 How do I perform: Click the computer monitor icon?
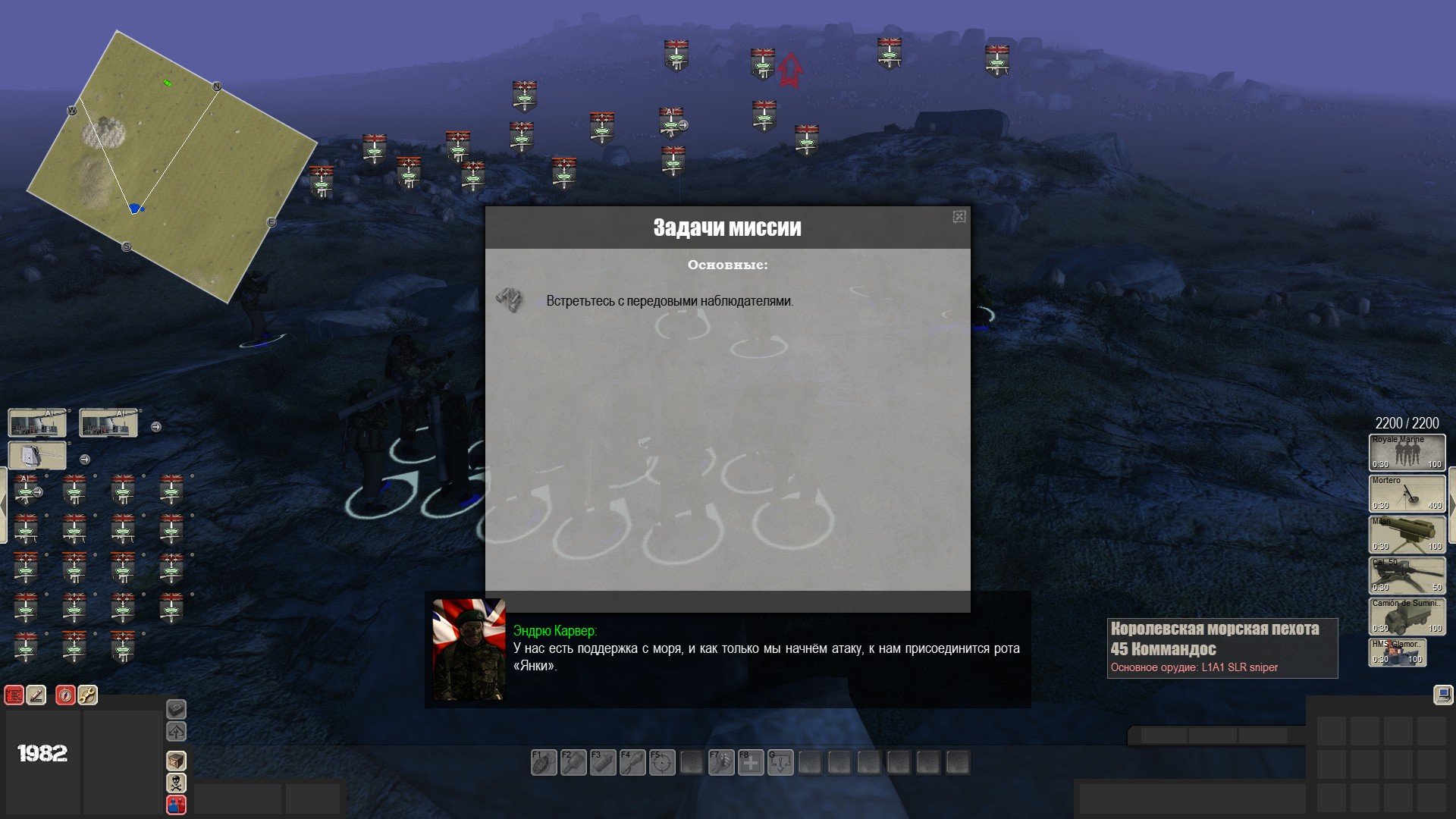[1442, 694]
